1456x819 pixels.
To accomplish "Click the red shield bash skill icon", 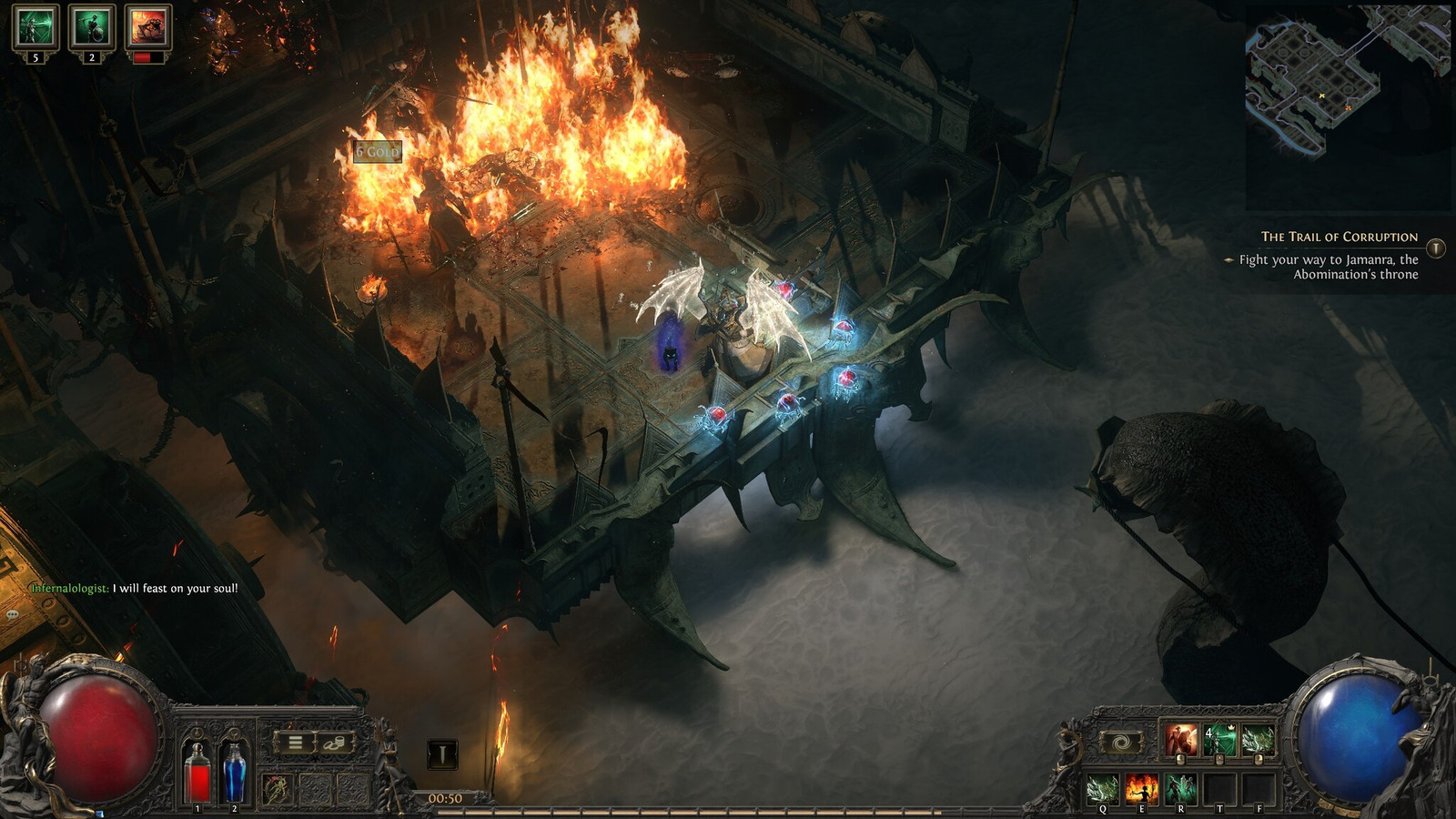I will point(1179,739).
